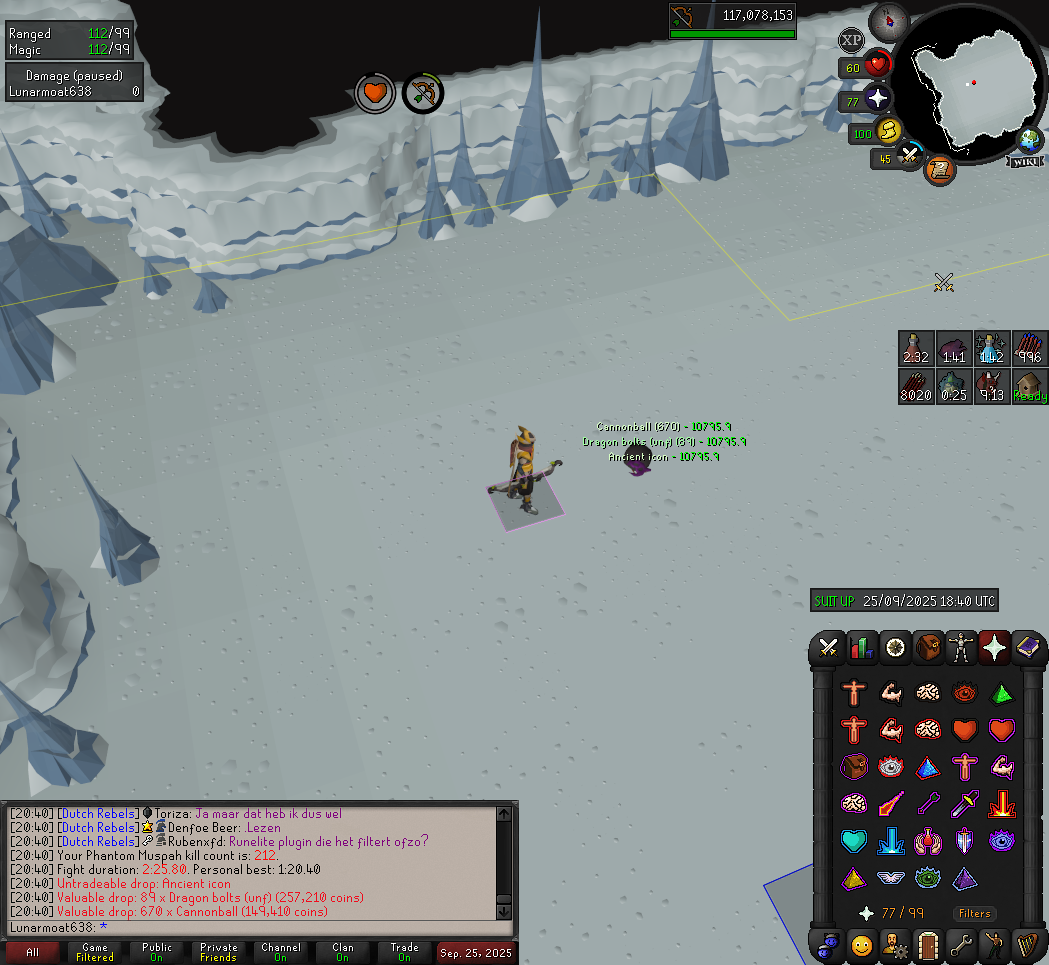Click the compass to face north
The image size is (1049, 965).
[887, 21]
